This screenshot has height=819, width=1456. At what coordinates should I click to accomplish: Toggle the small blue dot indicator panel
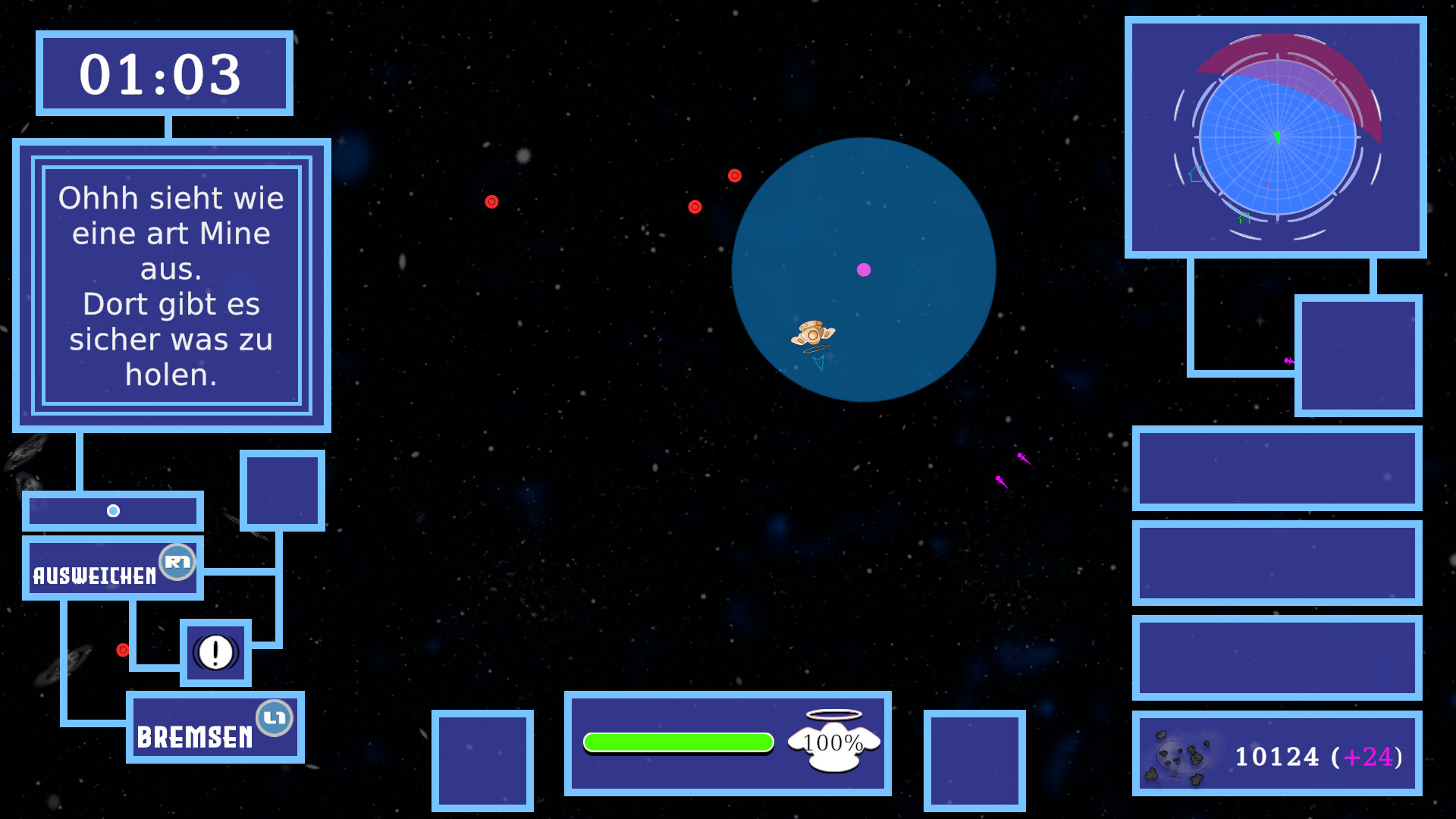click(113, 510)
